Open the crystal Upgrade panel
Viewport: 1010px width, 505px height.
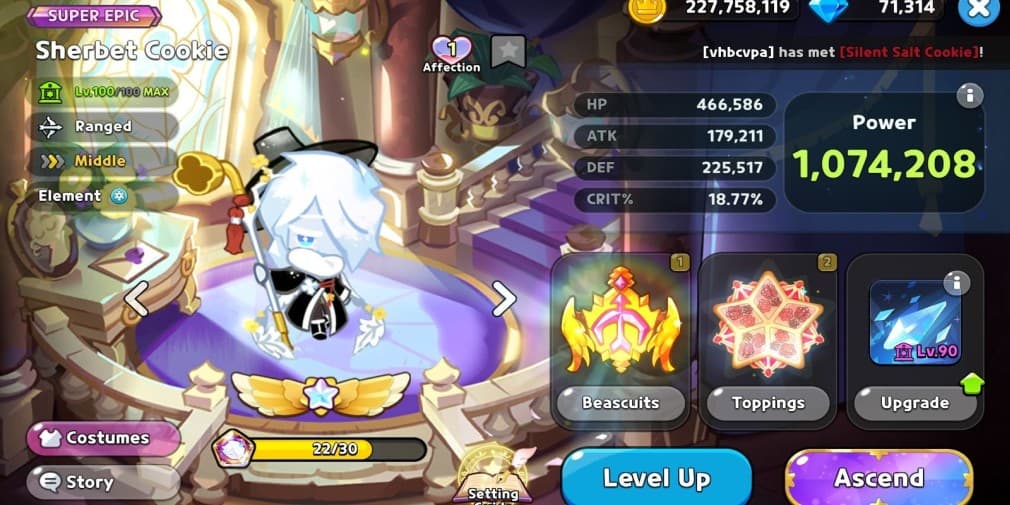[x=914, y=340]
